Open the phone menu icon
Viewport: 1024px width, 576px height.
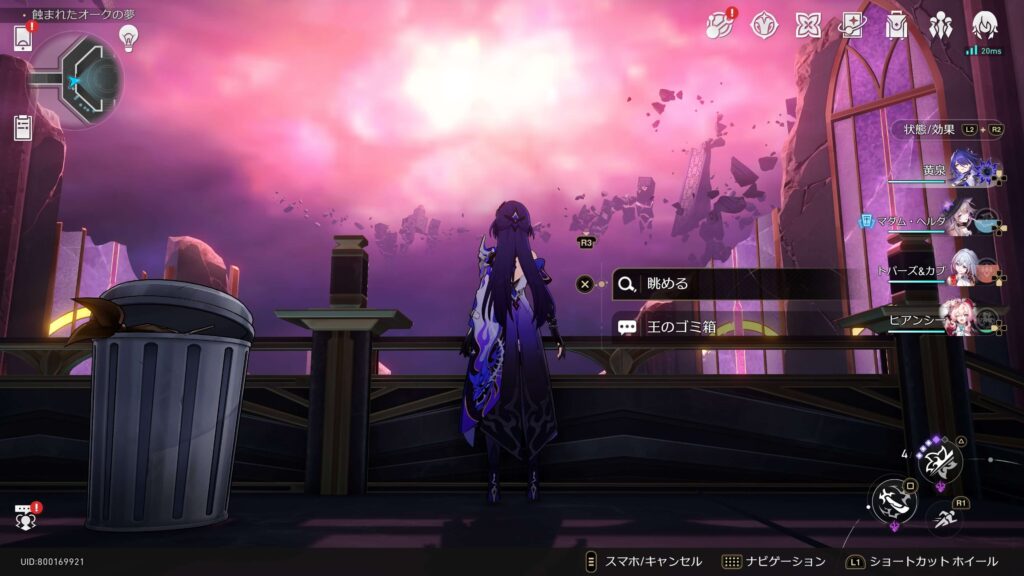click(x=23, y=38)
